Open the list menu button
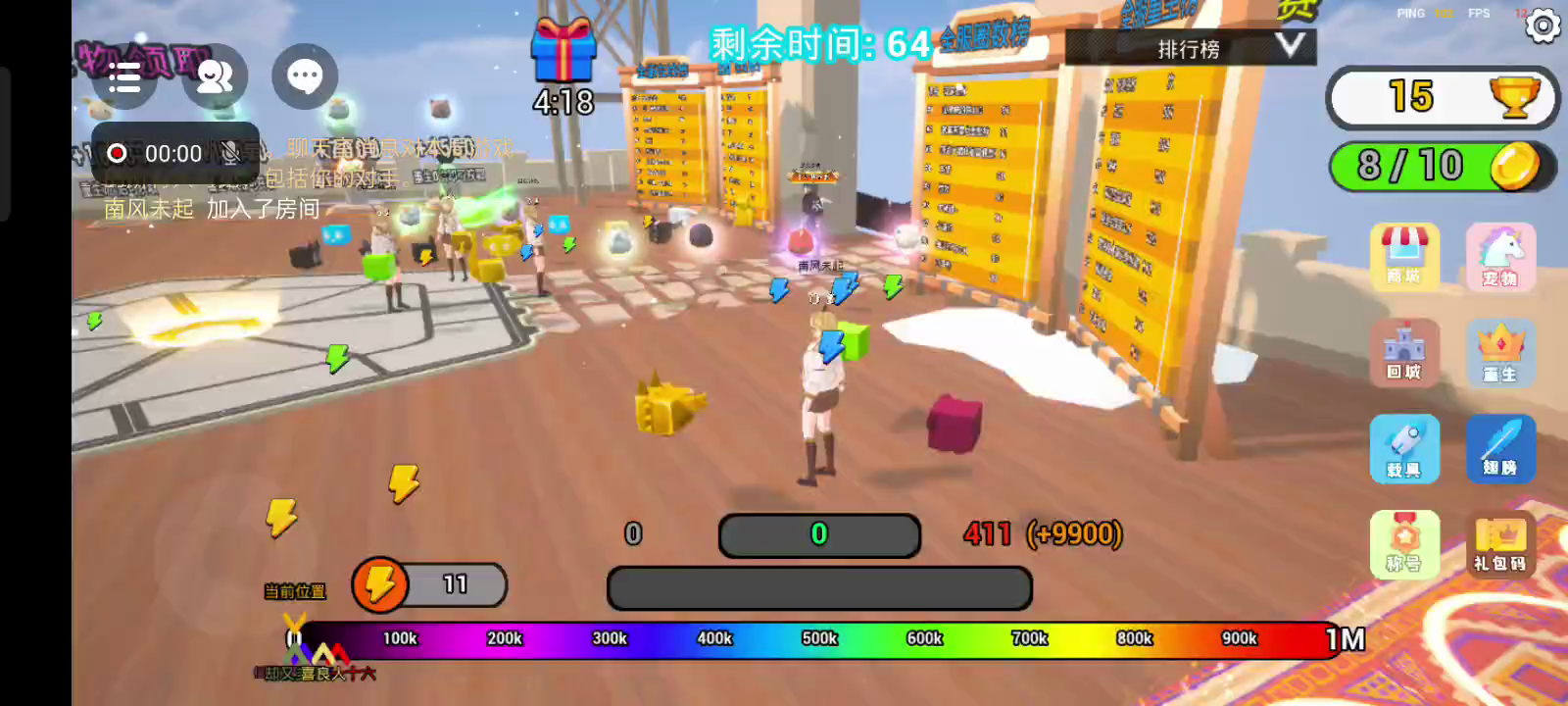This screenshot has height=706, width=1568. coord(124,76)
